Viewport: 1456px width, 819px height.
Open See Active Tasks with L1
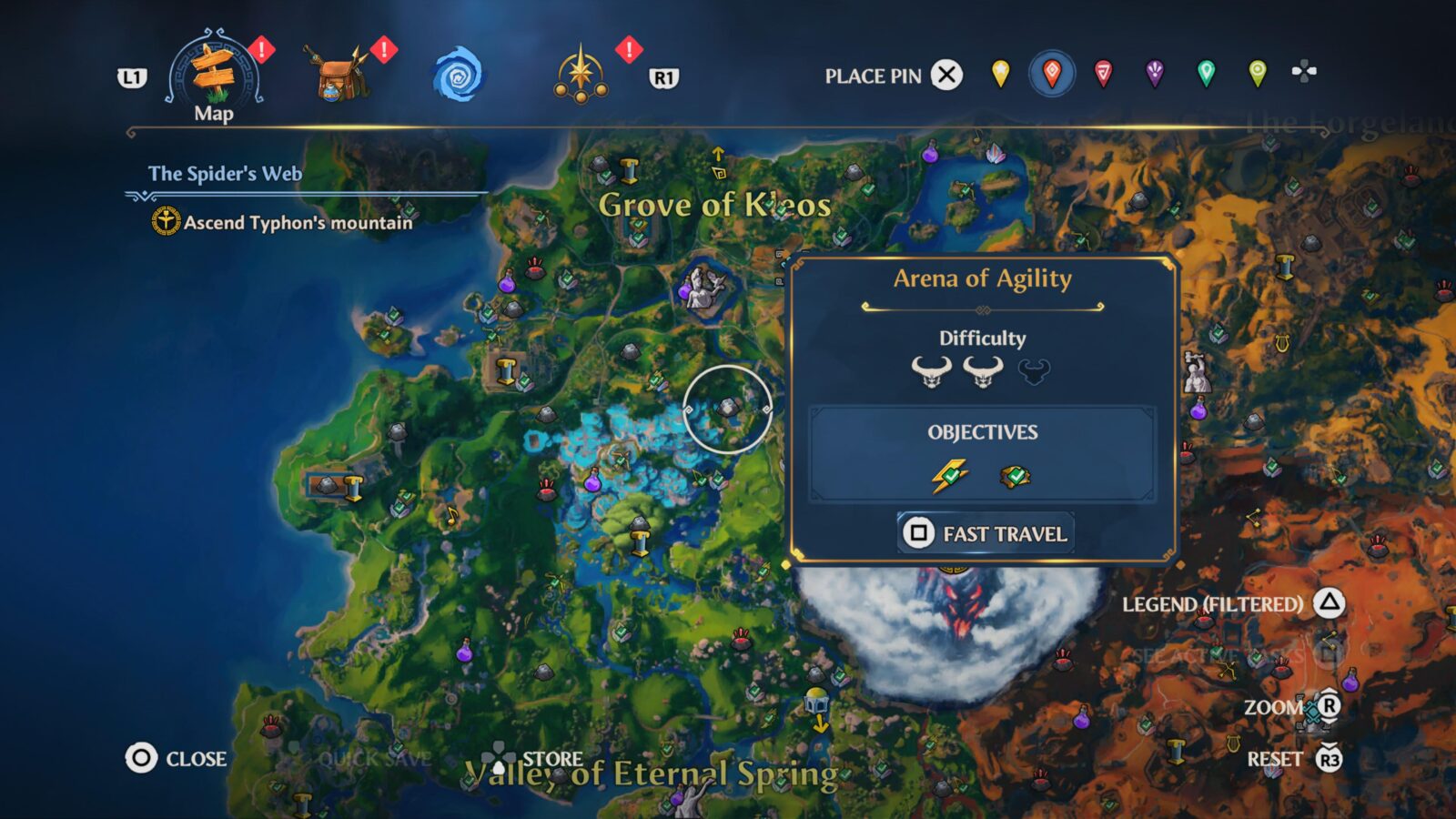click(x=1332, y=653)
